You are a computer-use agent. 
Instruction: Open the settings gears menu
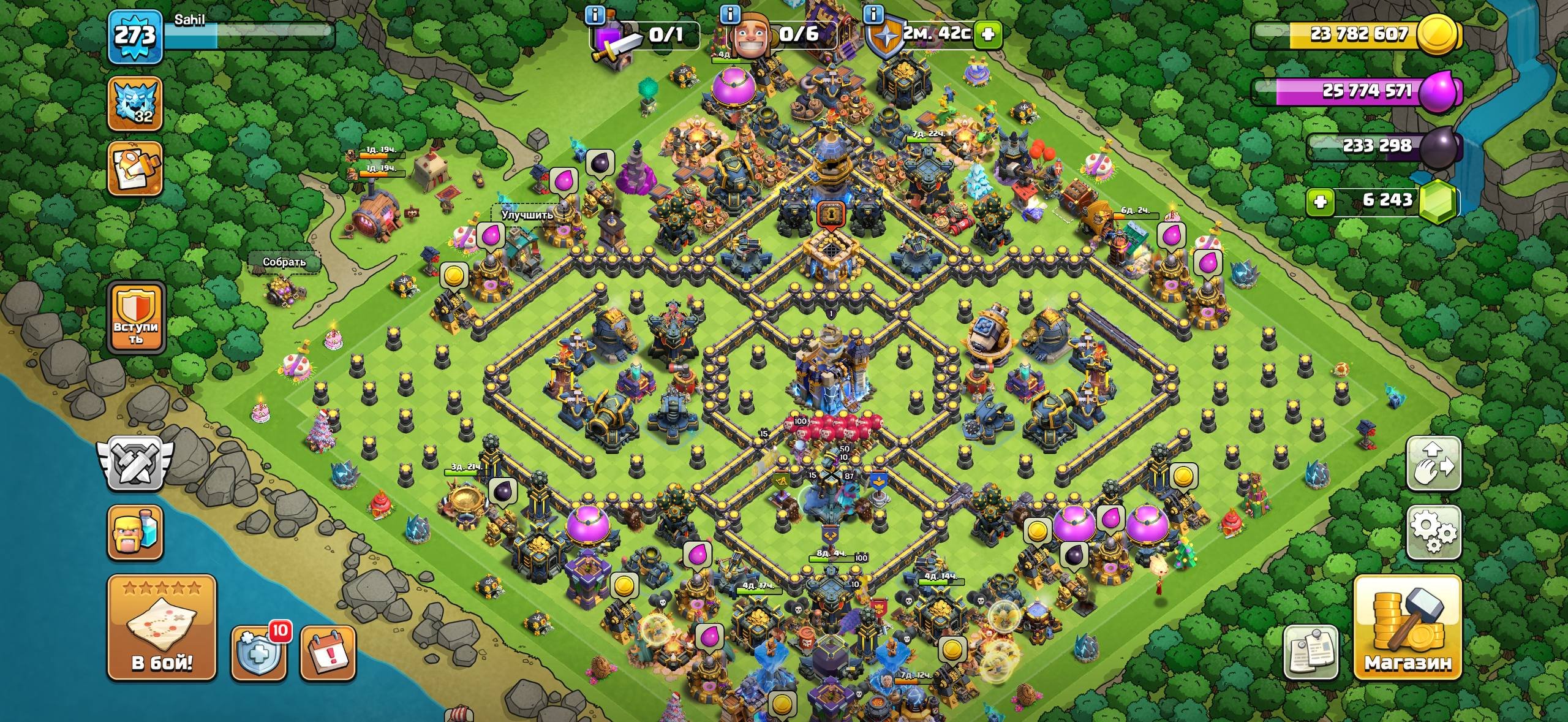point(1434,532)
